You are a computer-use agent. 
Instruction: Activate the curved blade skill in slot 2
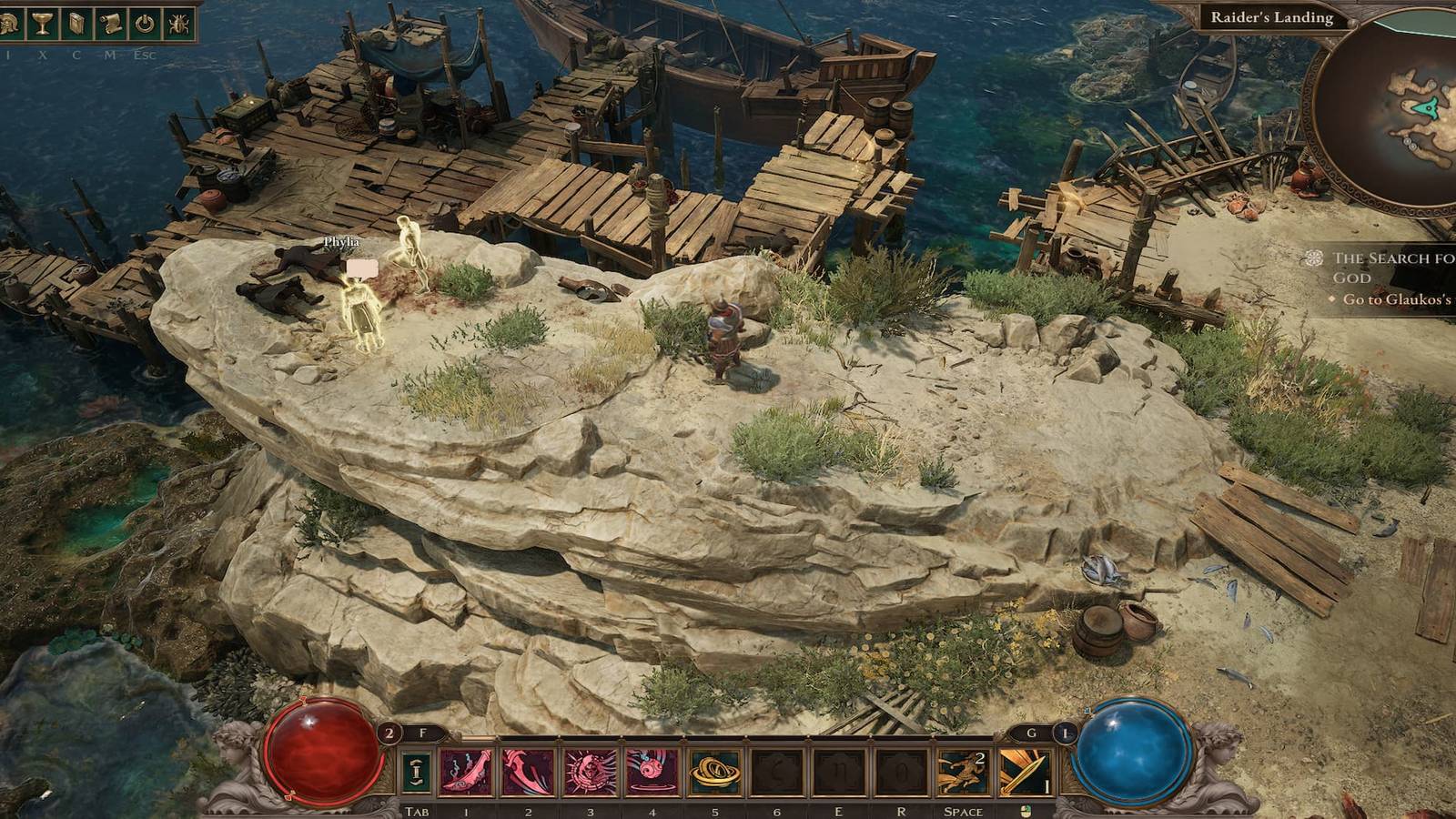point(530,770)
